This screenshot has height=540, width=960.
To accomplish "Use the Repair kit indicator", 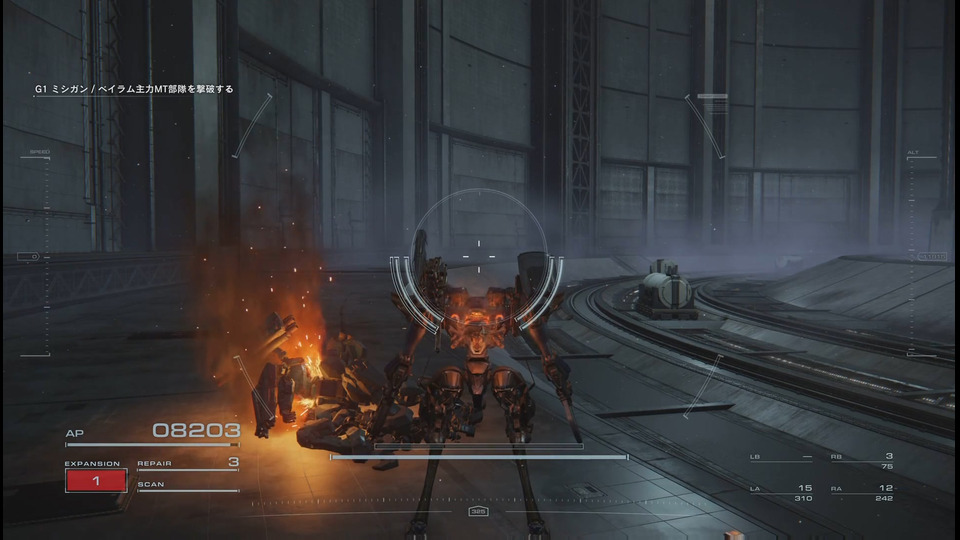I will pos(188,464).
